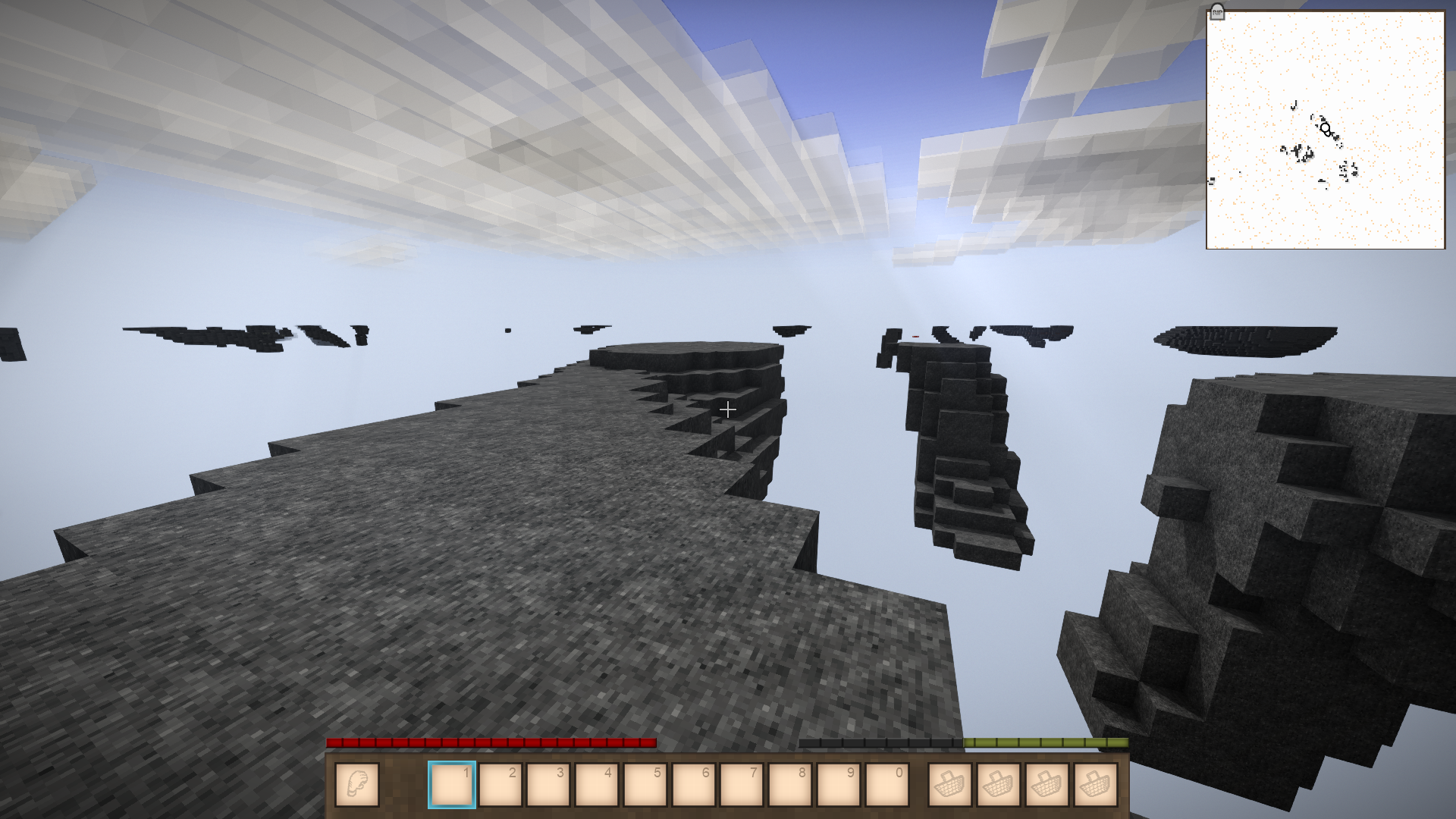This screenshot has height=819, width=1456.
Task: Pick hotbar slot number 0
Action: [887, 784]
